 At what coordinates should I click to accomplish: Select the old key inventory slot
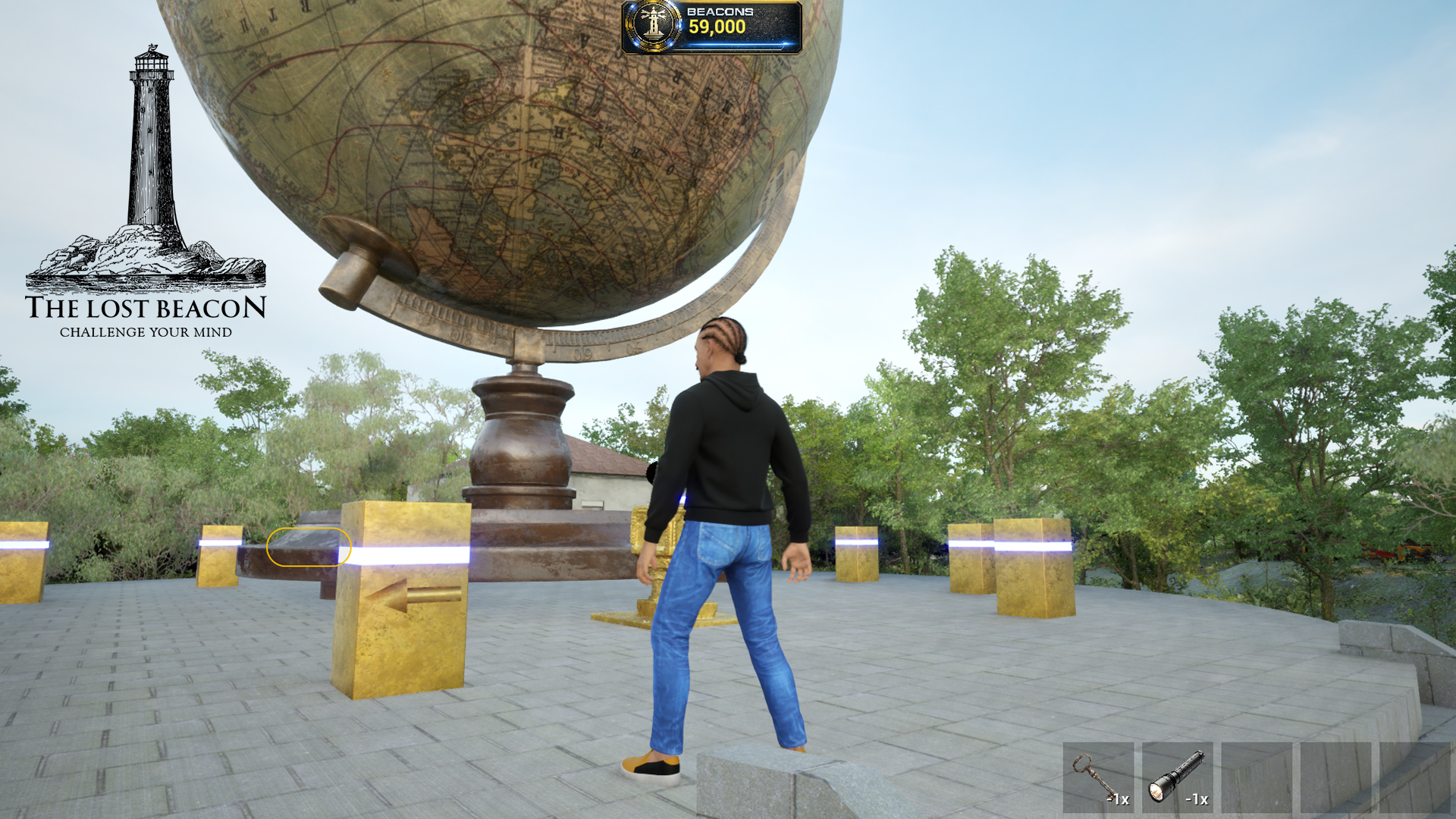pos(1097,777)
